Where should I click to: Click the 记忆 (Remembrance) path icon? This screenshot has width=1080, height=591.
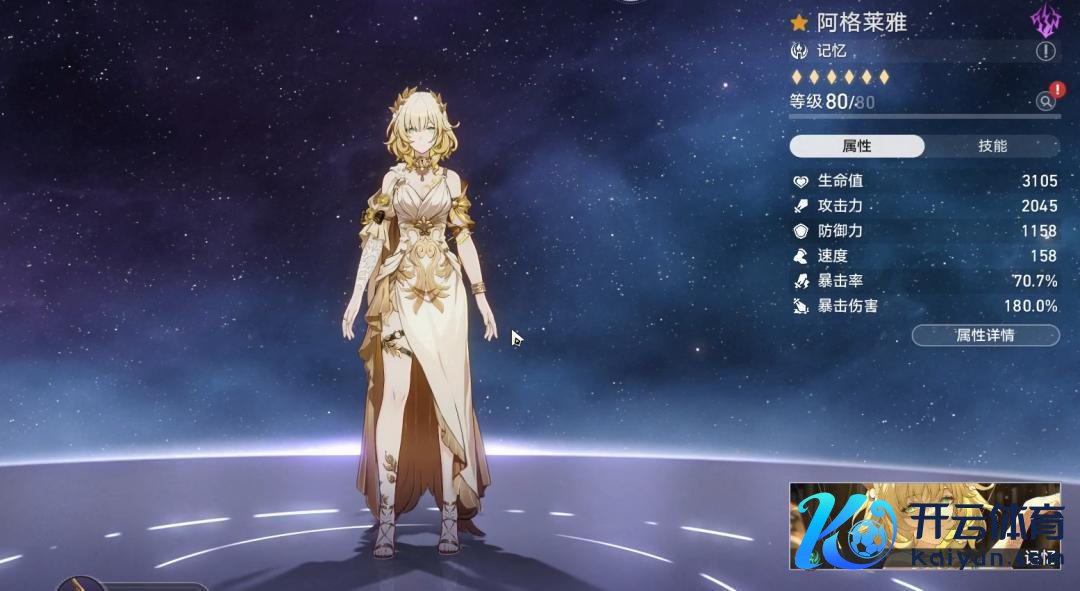pos(799,51)
